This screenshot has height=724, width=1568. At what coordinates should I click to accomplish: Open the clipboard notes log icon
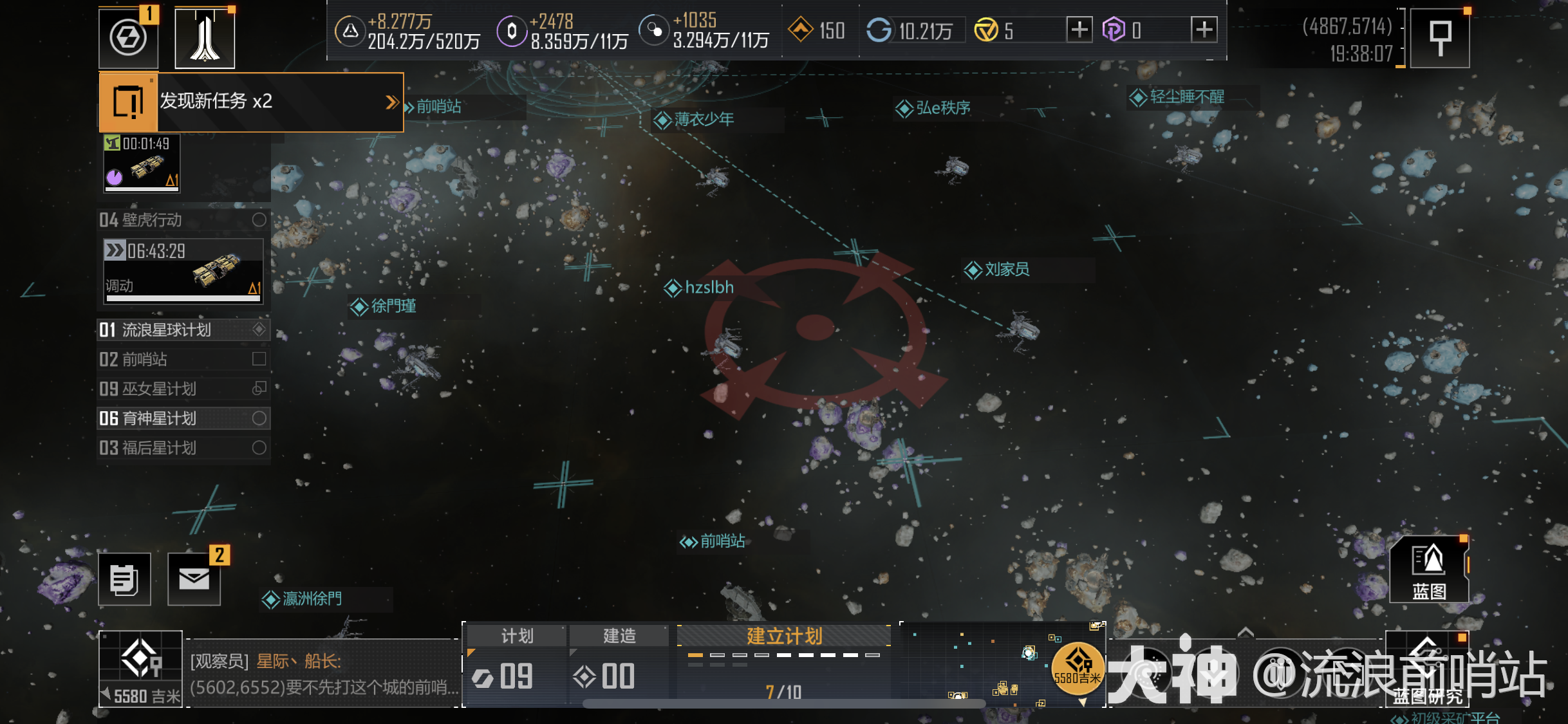tap(124, 579)
